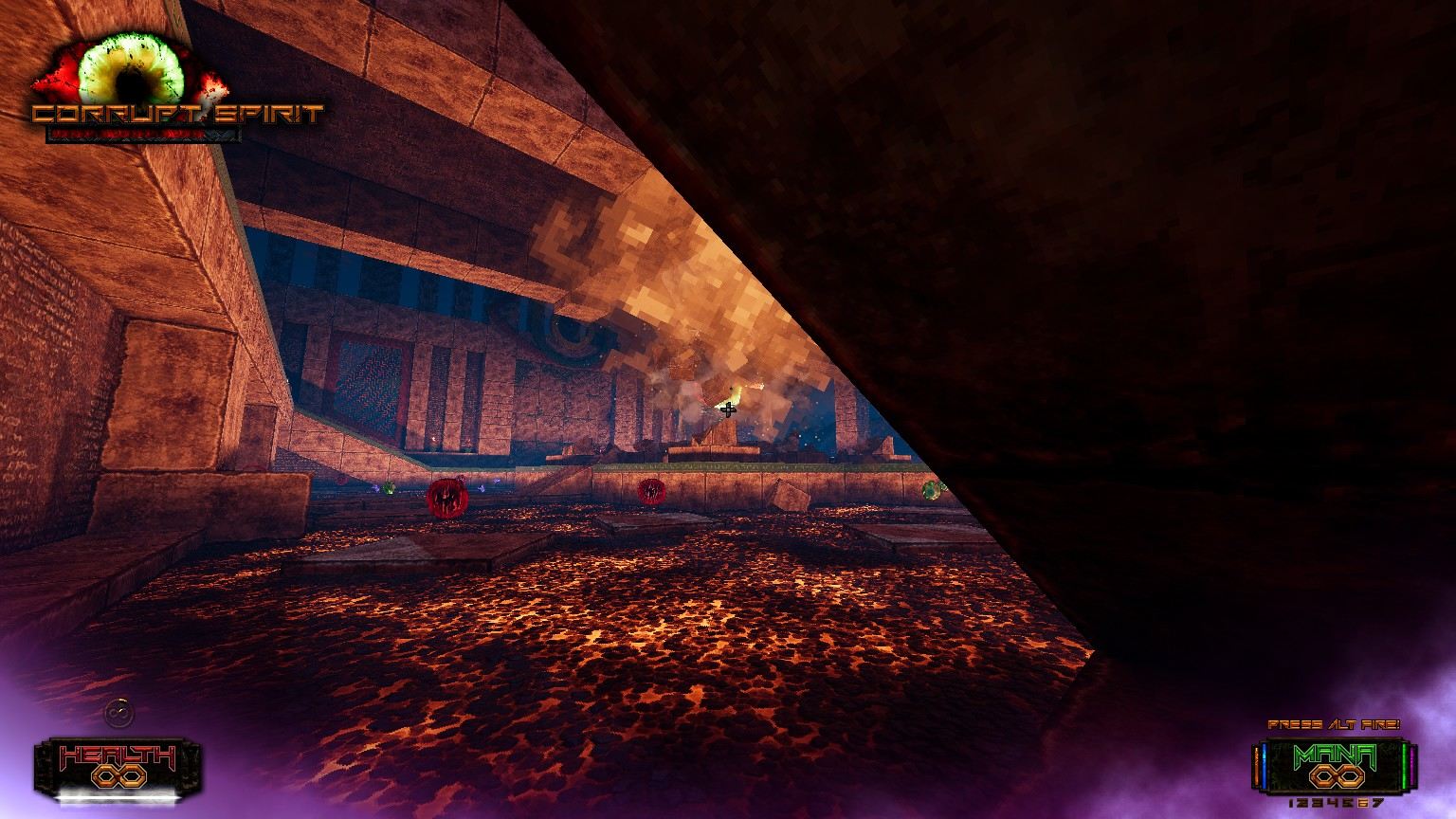Switch on weapon slot 1
Image resolution: width=1456 pixels, height=819 pixels.
coord(1292,804)
